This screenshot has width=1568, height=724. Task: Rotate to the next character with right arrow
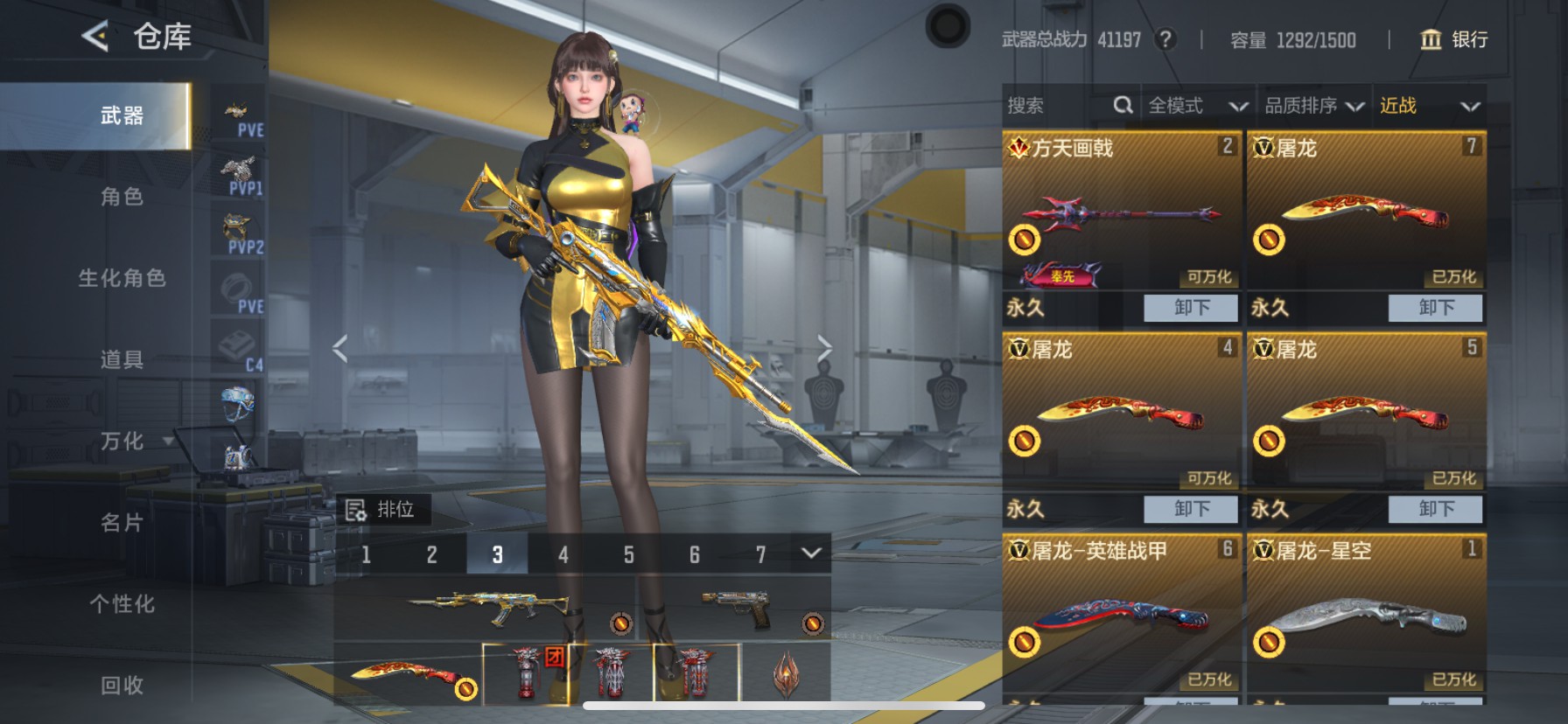tap(824, 348)
